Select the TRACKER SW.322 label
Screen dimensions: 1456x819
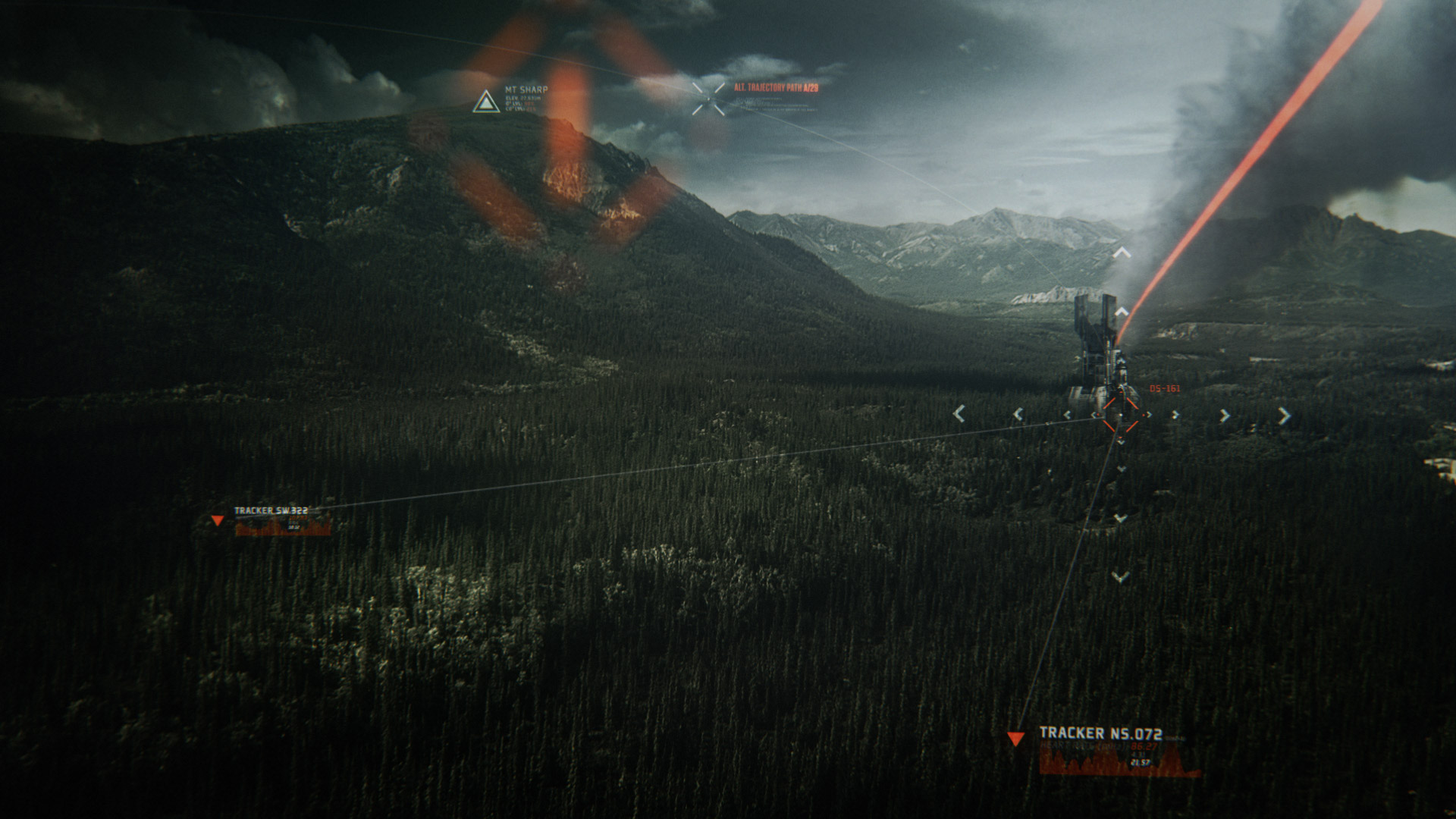click(271, 511)
